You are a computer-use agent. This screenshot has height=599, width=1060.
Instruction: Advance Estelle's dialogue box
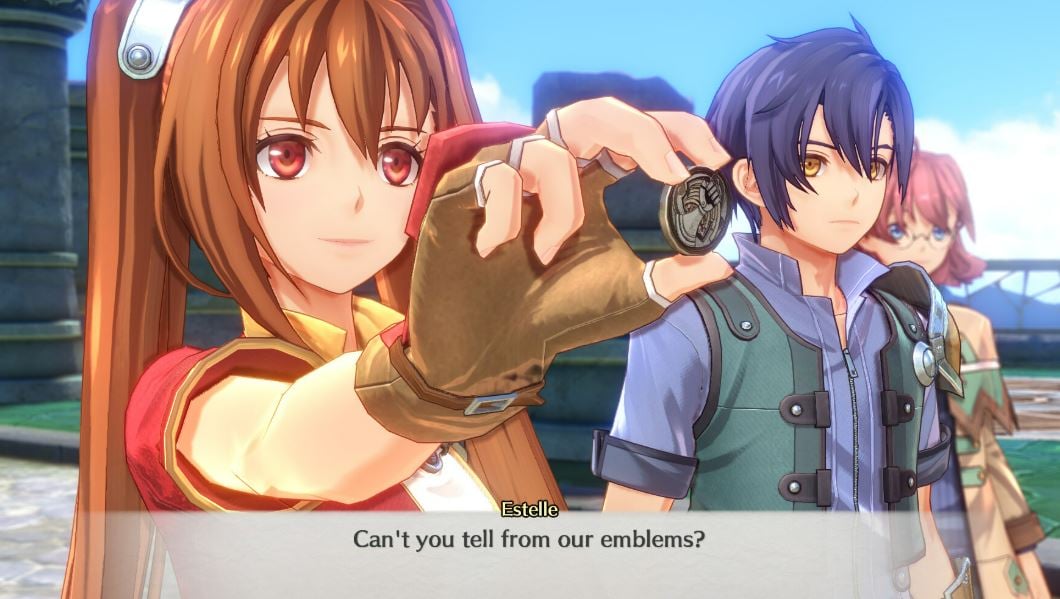(x=530, y=540)
